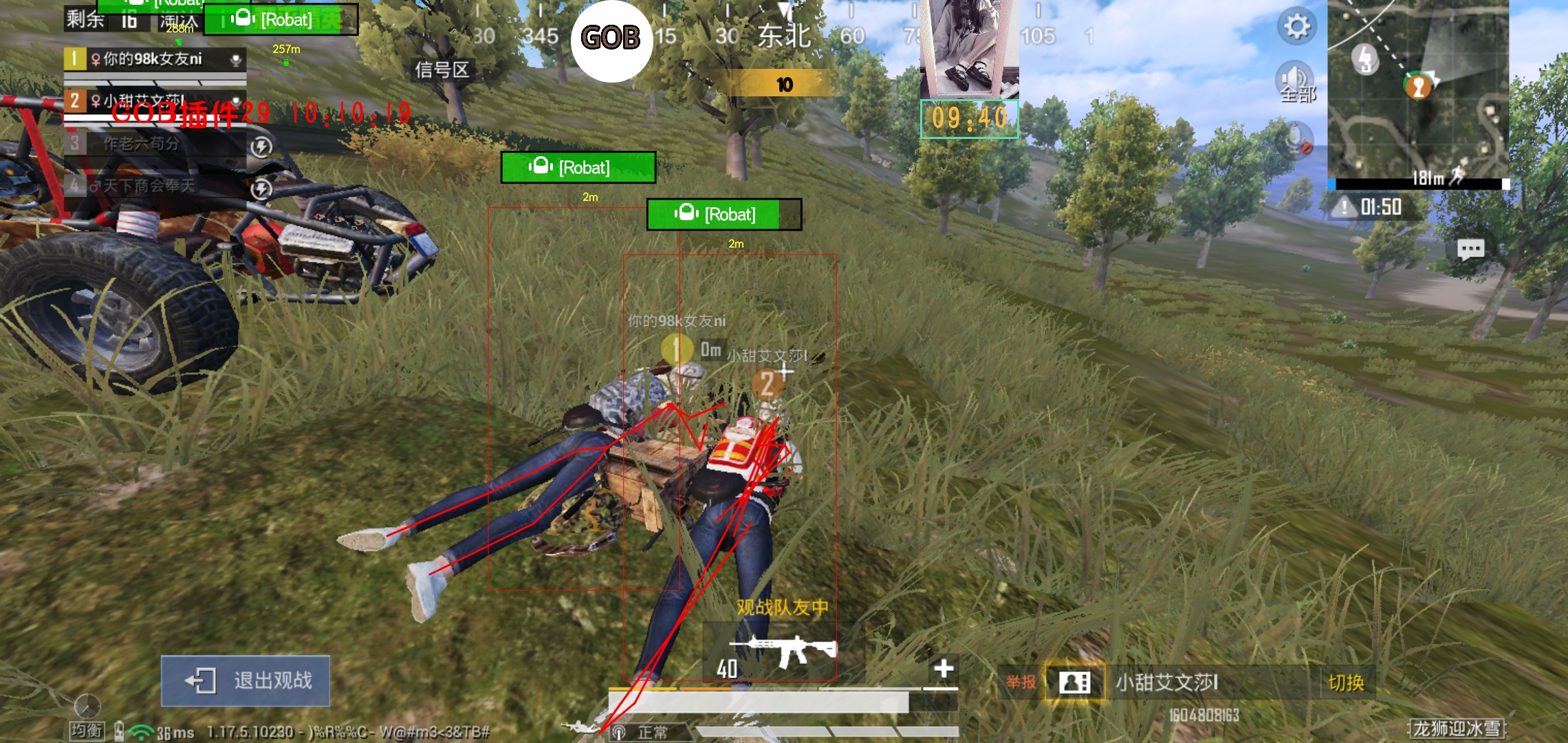
Task: Switch spectated player with 切换
Action: point(1346,682)
